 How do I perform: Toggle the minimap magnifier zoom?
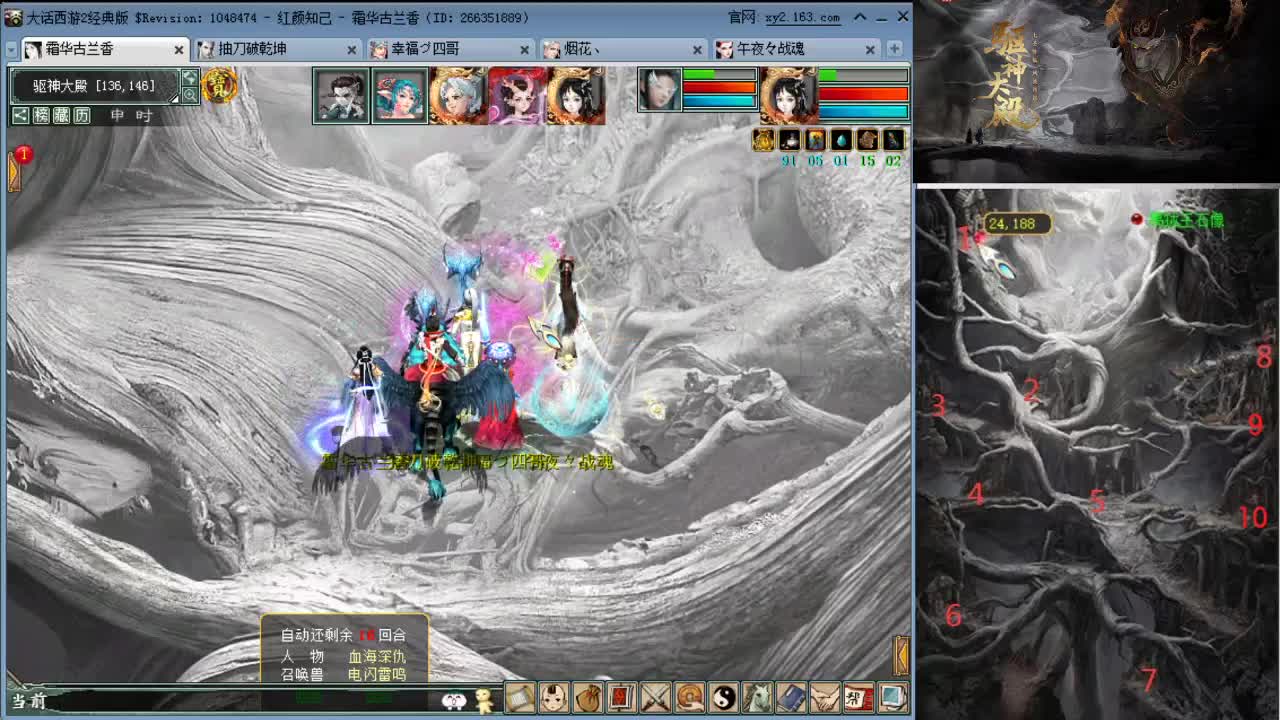pos(189,94)
